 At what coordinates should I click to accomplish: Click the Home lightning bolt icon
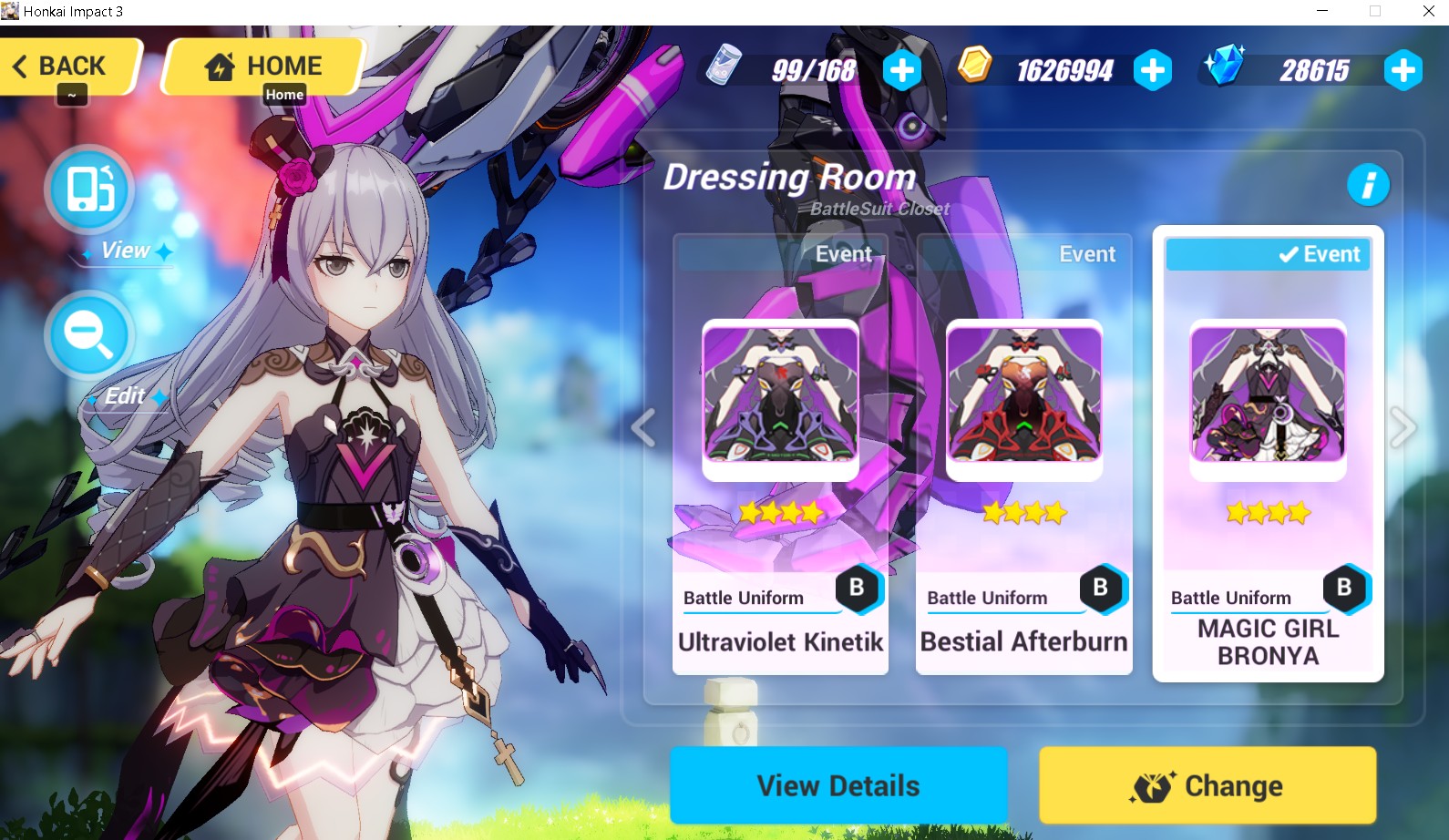(x=220, y=65)
